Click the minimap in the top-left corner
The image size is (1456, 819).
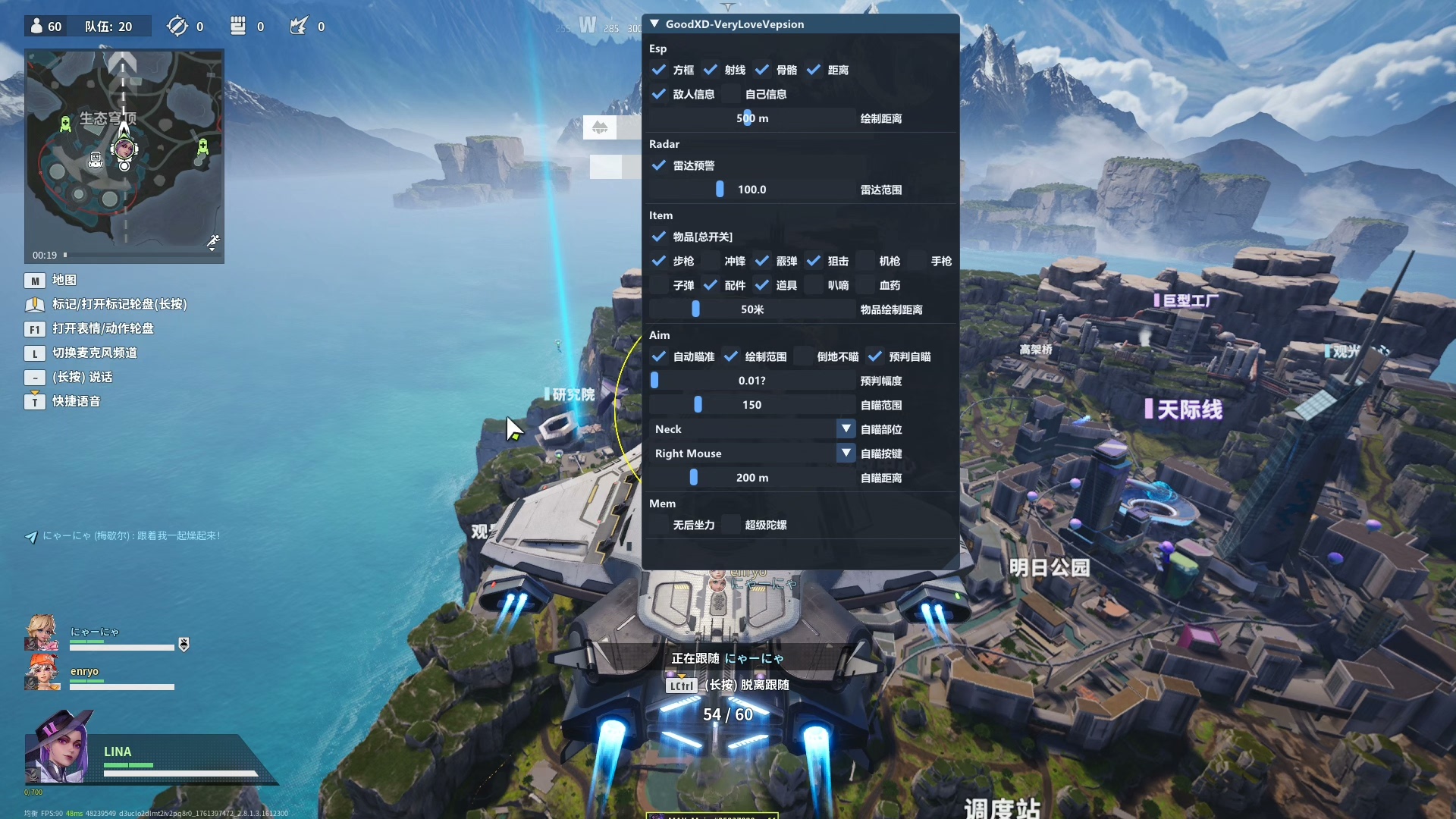(x=124, y=155)
